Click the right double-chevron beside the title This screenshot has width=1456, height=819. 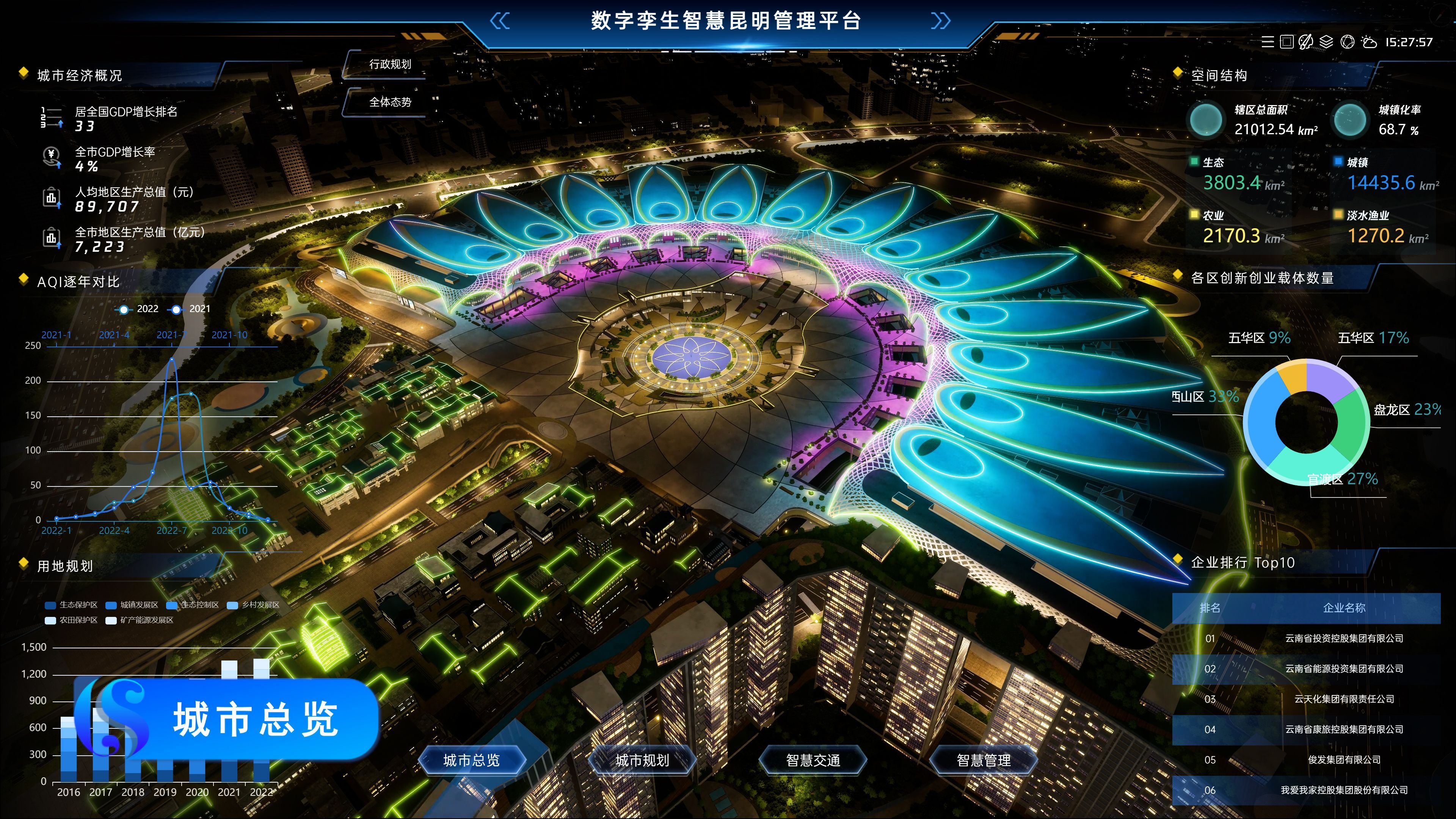940,22
